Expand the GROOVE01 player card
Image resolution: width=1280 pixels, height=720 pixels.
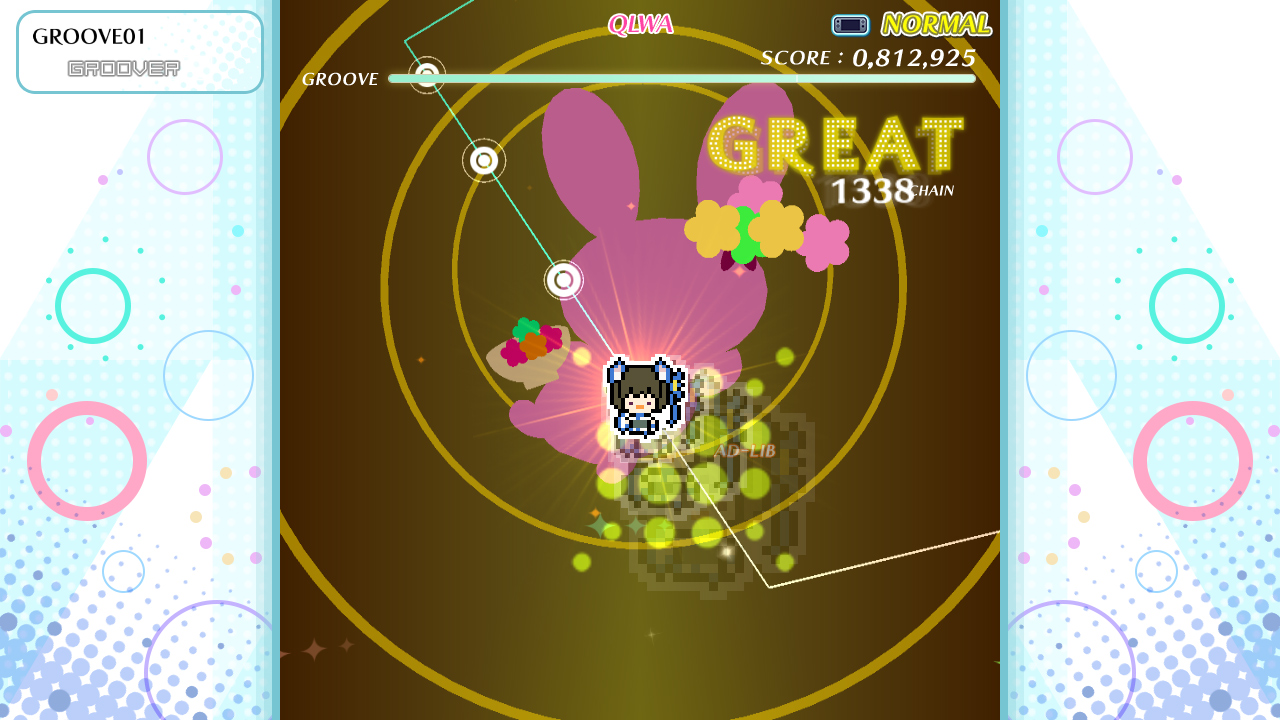[x=139, y=51]
